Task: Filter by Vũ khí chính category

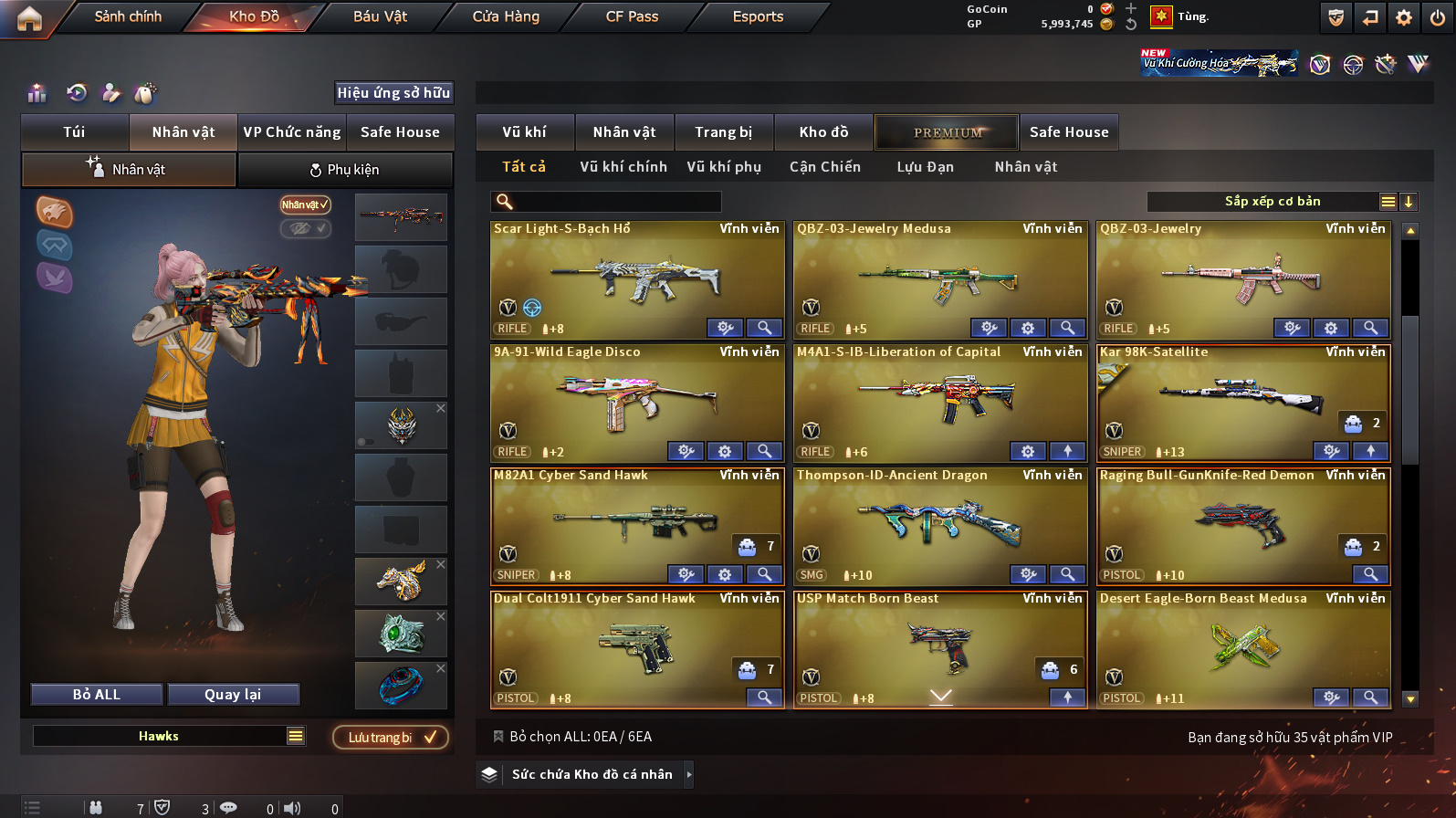Action: click(623, 167)
